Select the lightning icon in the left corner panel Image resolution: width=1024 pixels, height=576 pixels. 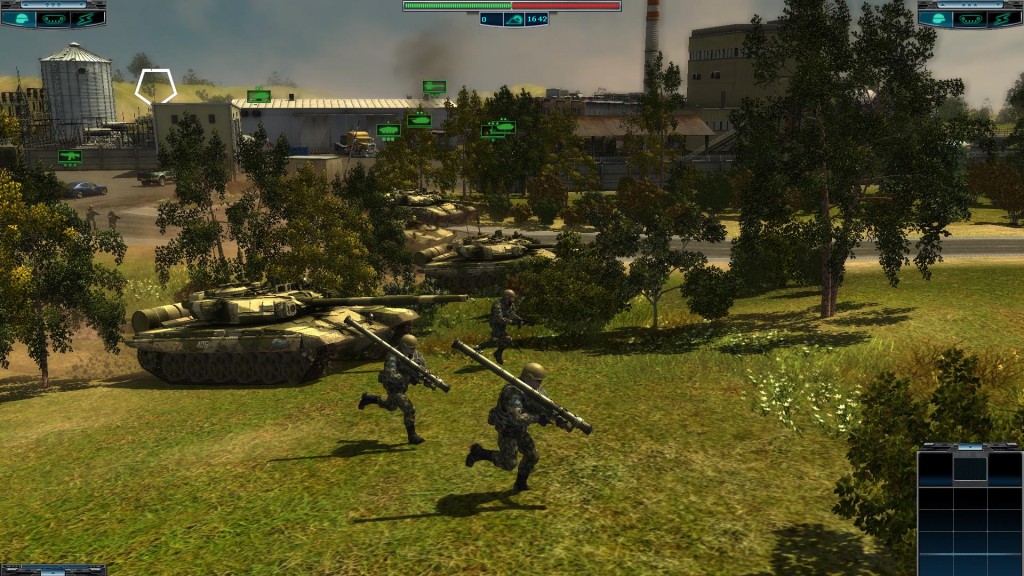pyautogui.click(x=87, y=18)
